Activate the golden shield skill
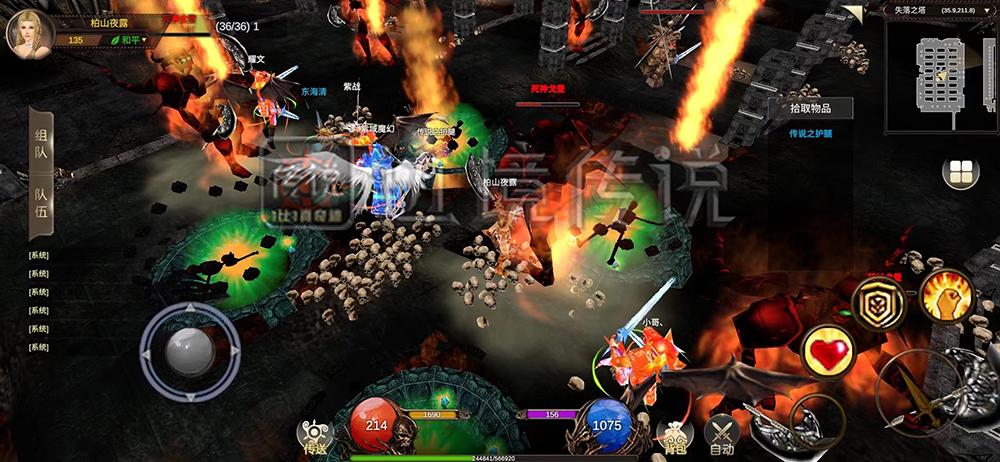The height and width of the screenshot is (462, 1000). 878,305
